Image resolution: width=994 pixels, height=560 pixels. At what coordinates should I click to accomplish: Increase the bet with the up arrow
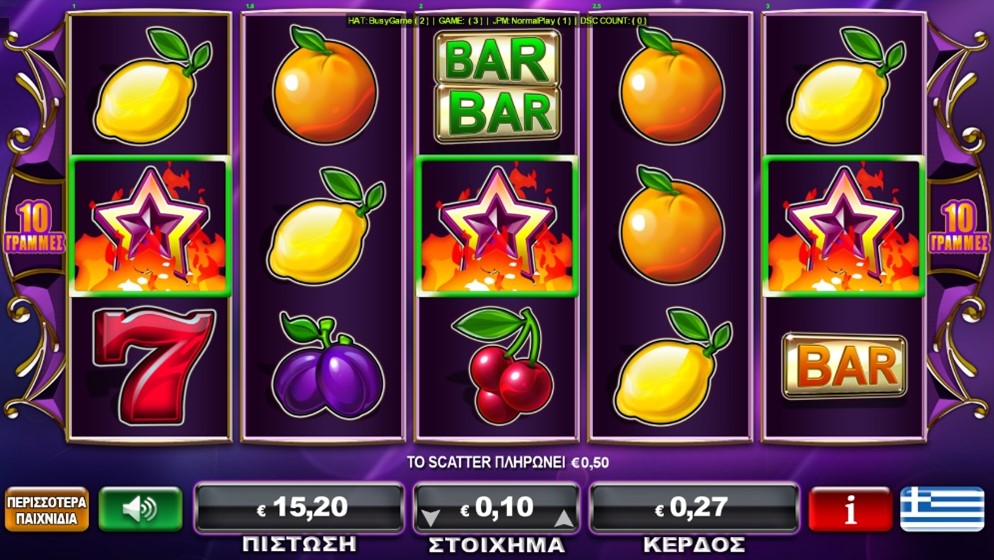coord(563,517)
